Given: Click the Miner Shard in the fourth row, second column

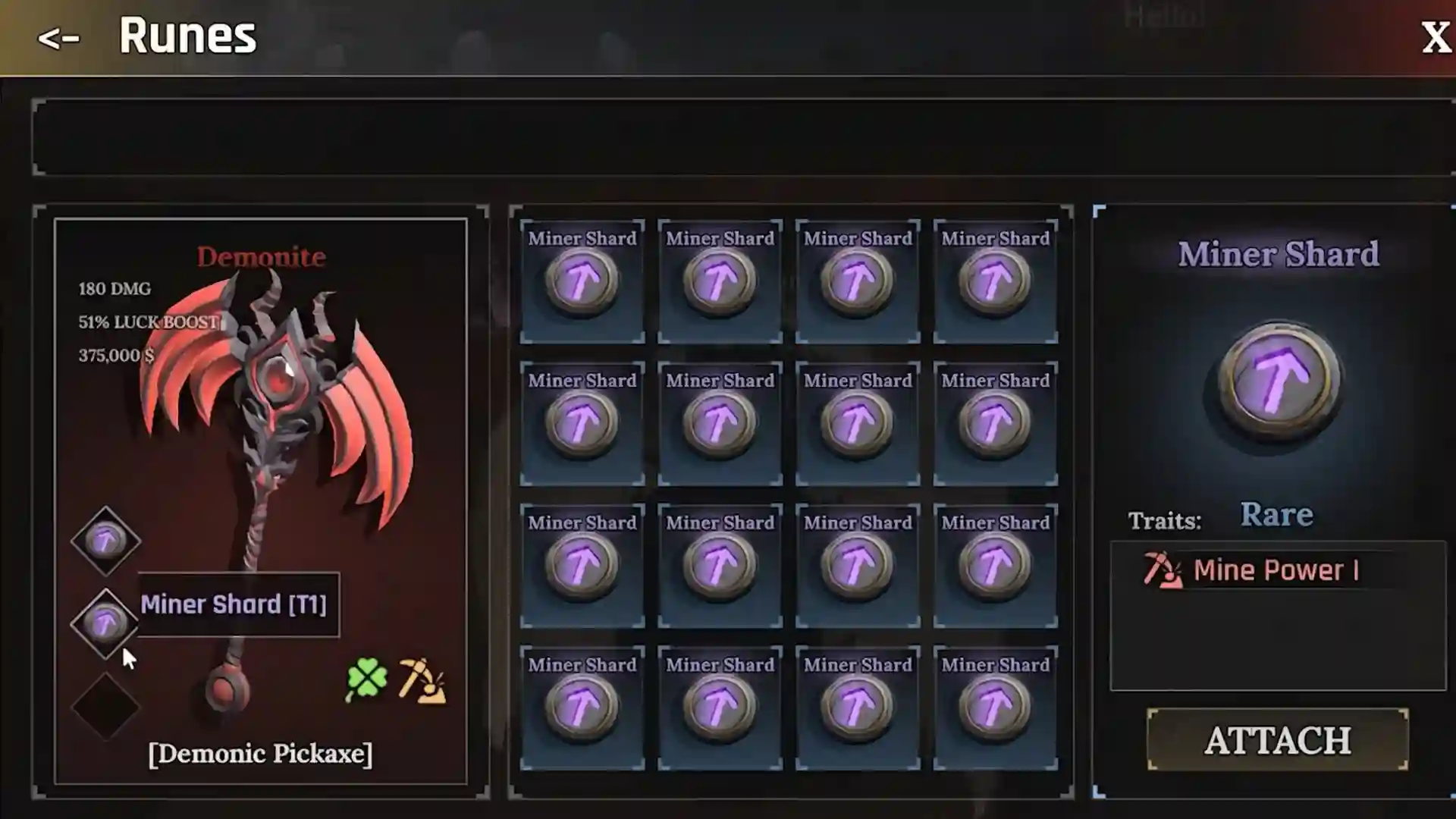Looking at the screenshot, I should pos(719,705).
